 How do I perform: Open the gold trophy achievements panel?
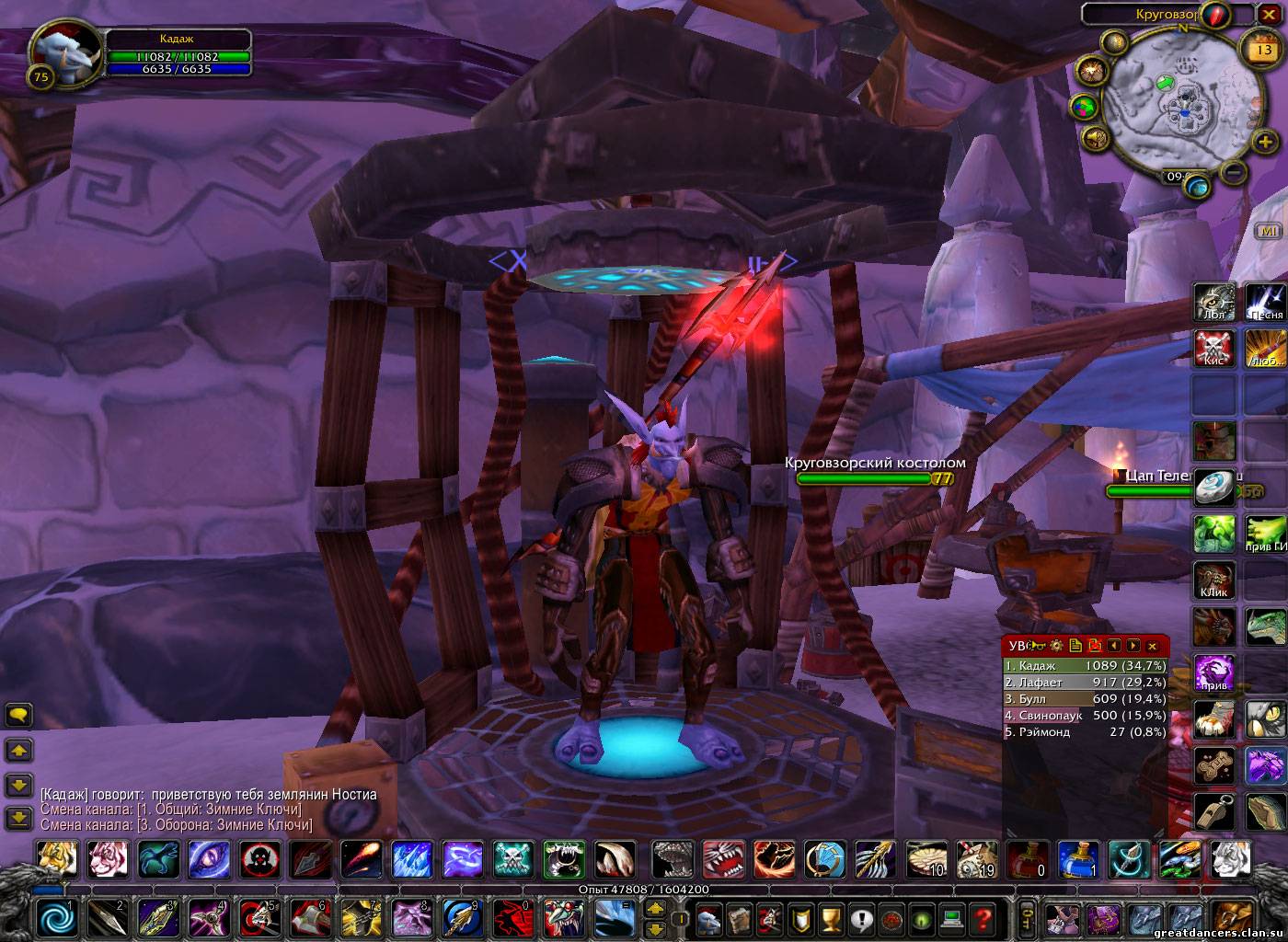coord(831,917)
